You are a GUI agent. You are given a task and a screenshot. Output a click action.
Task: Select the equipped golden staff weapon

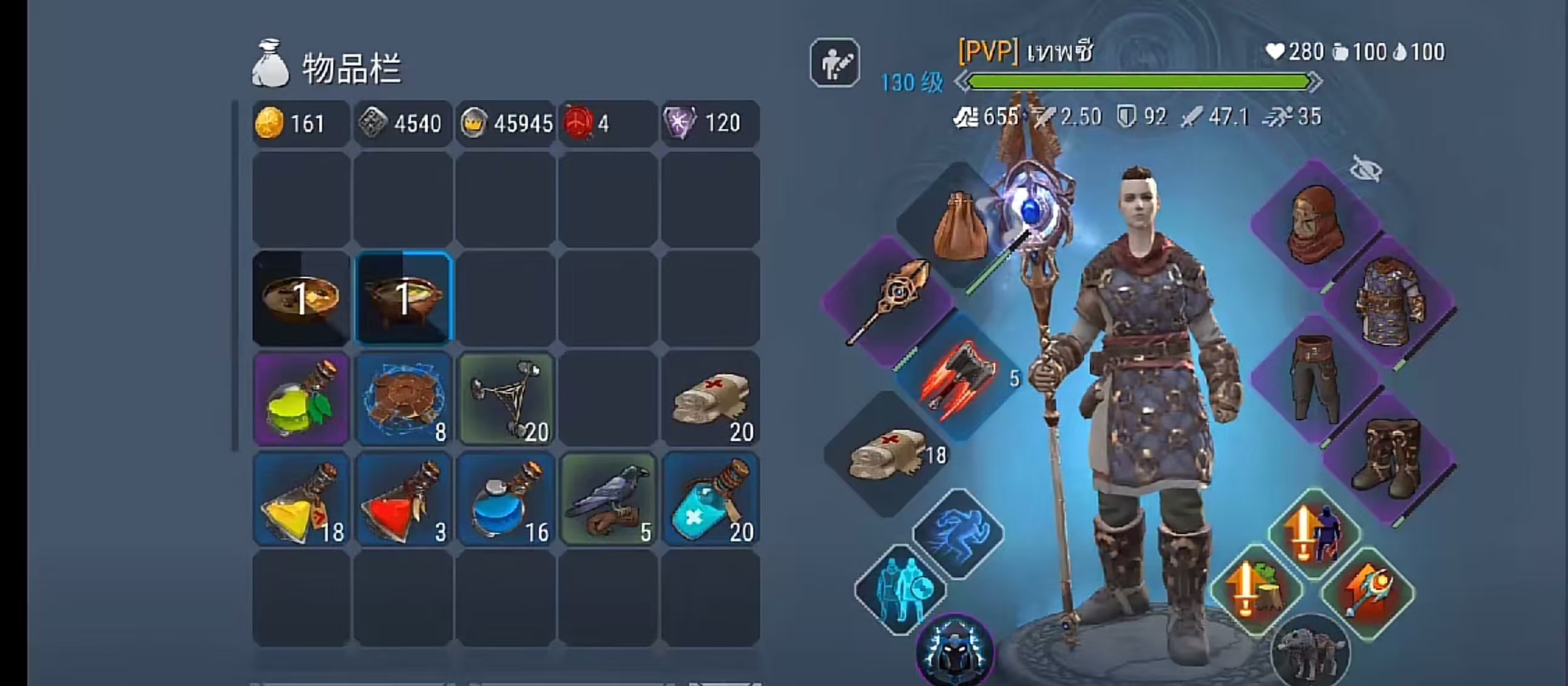(889, 301)
